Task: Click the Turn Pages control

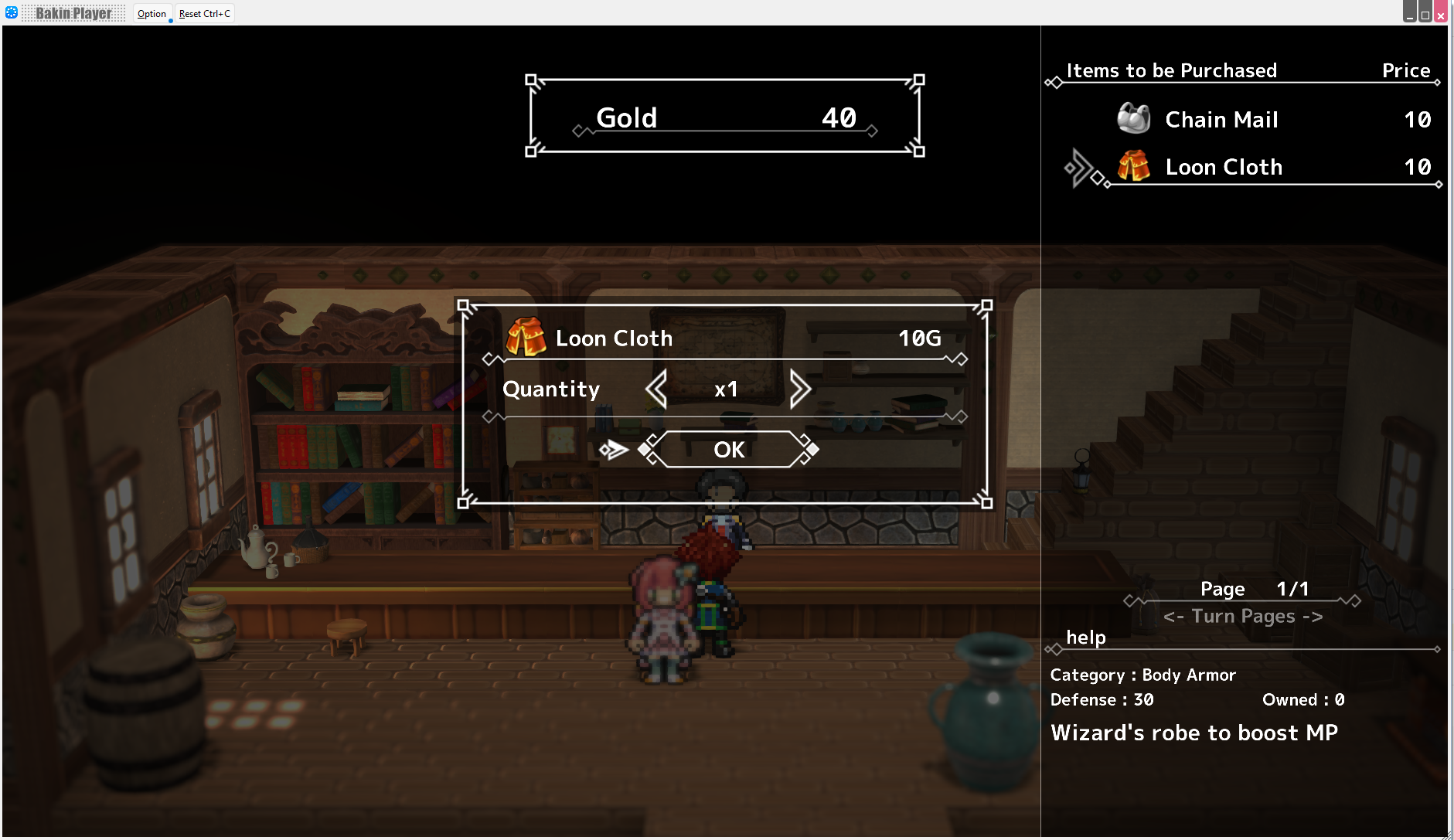Action: tap(1242, 617)
